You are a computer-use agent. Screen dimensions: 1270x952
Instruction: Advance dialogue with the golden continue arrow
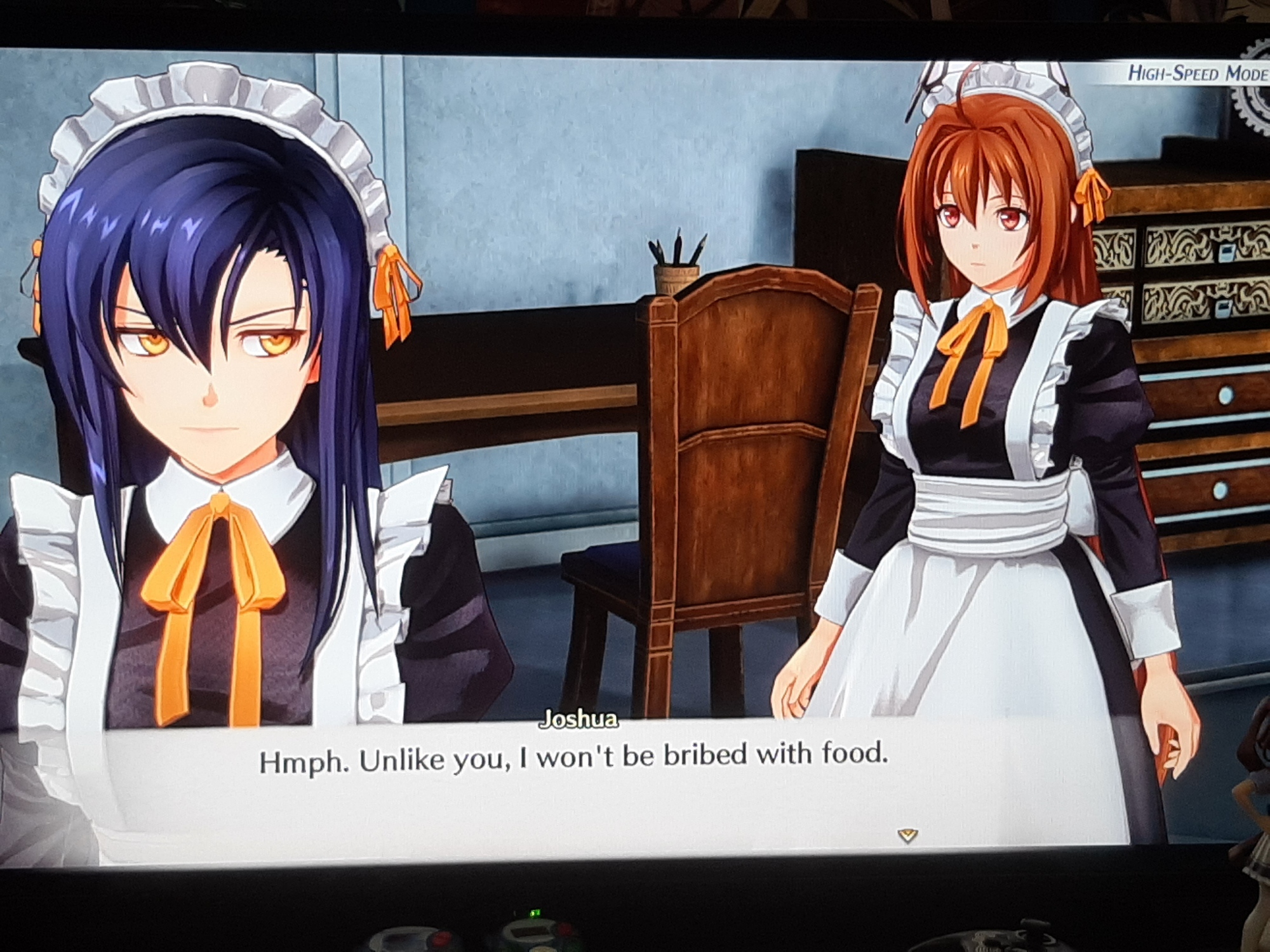pyautogui.click(x=909, y=835)
